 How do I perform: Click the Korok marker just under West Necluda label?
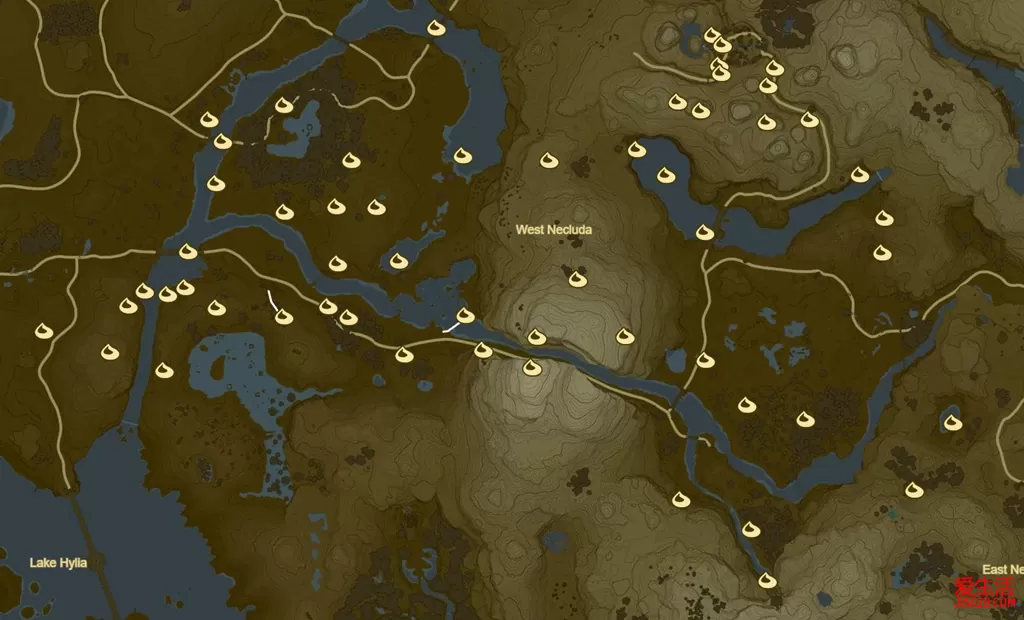pyautogui.click(x=576, y=278)
